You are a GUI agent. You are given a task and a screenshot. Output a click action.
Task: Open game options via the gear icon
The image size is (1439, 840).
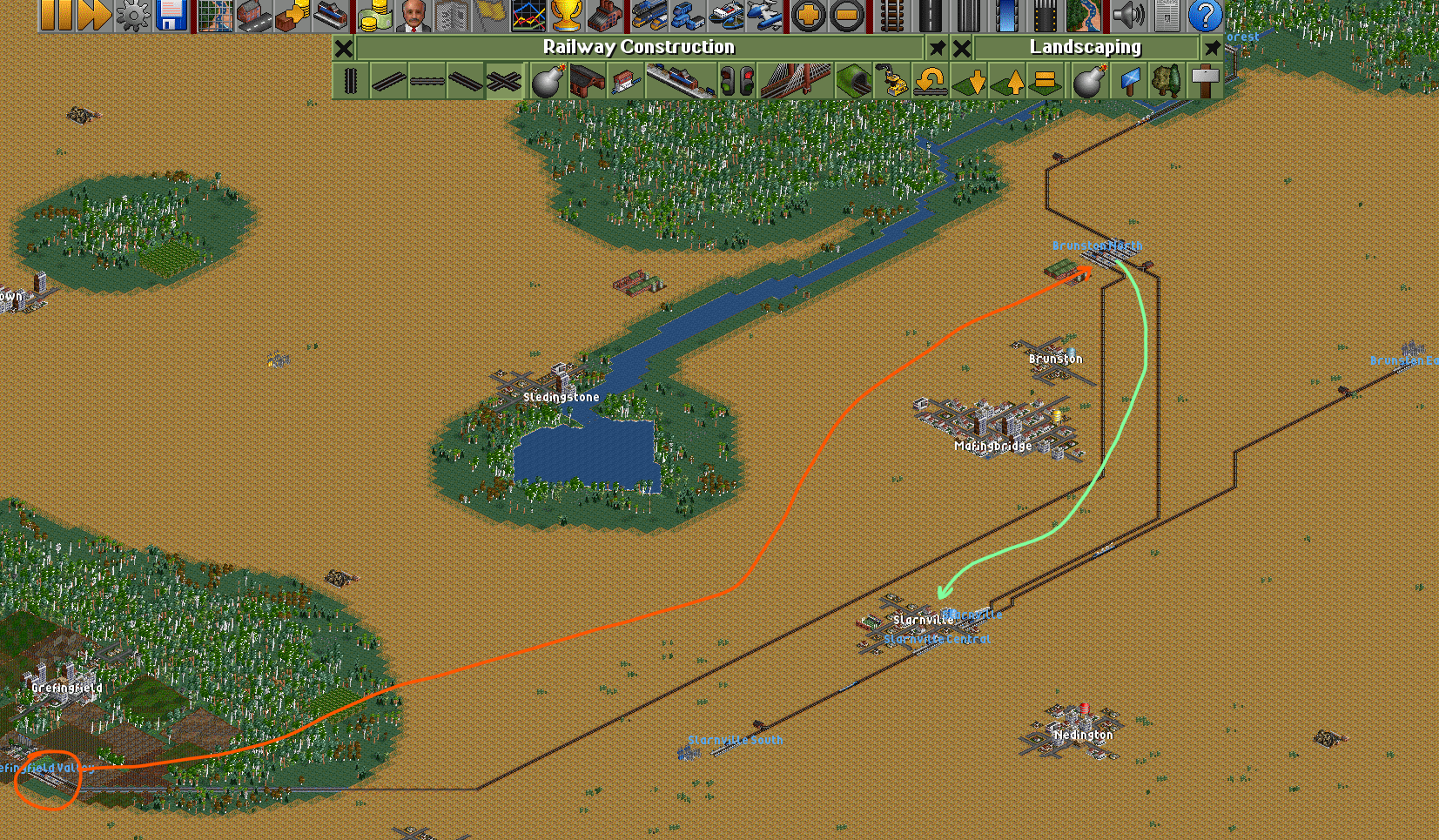132,15
